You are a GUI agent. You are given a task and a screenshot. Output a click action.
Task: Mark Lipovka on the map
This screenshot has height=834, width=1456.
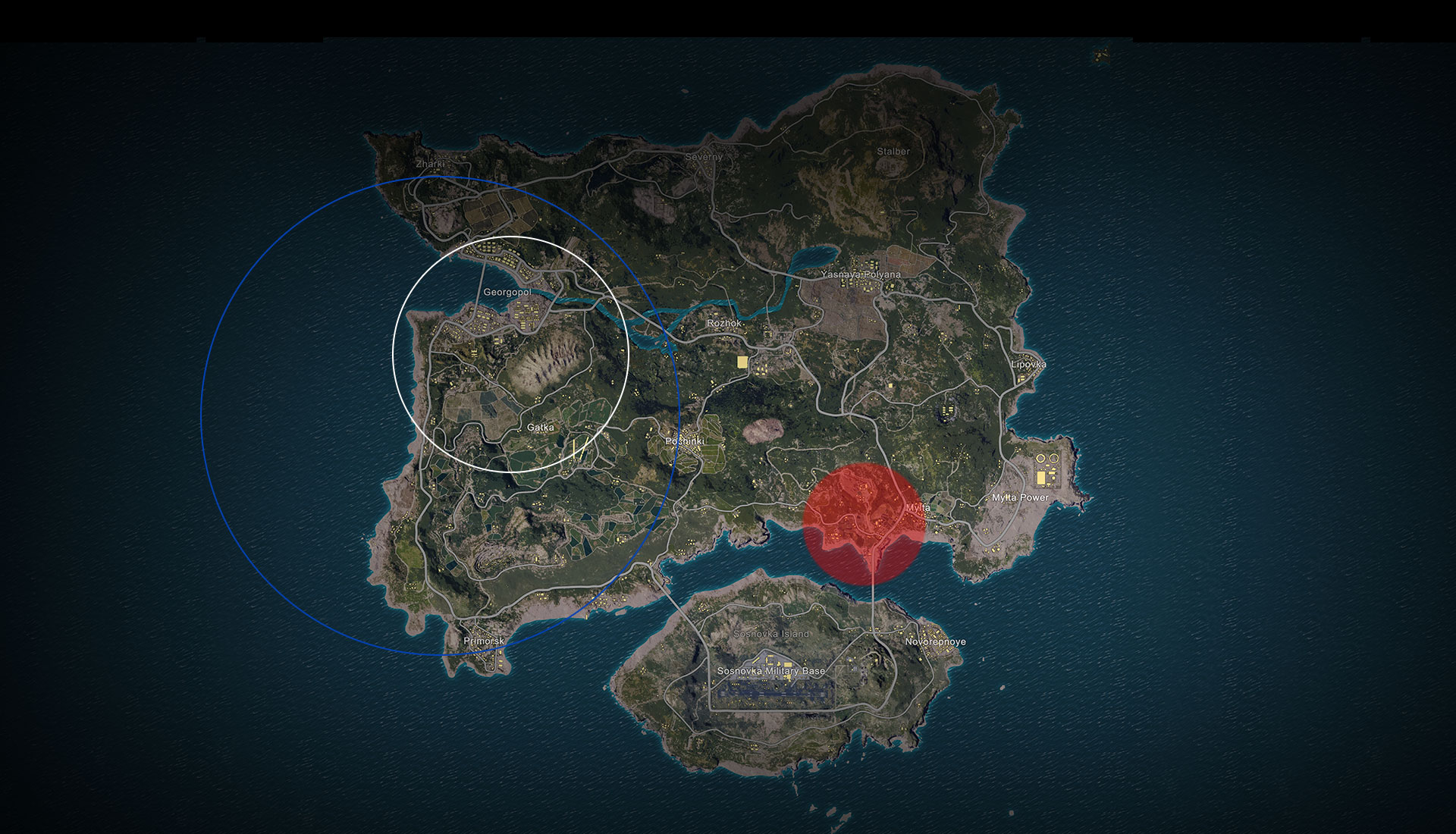coord(1028,364)
